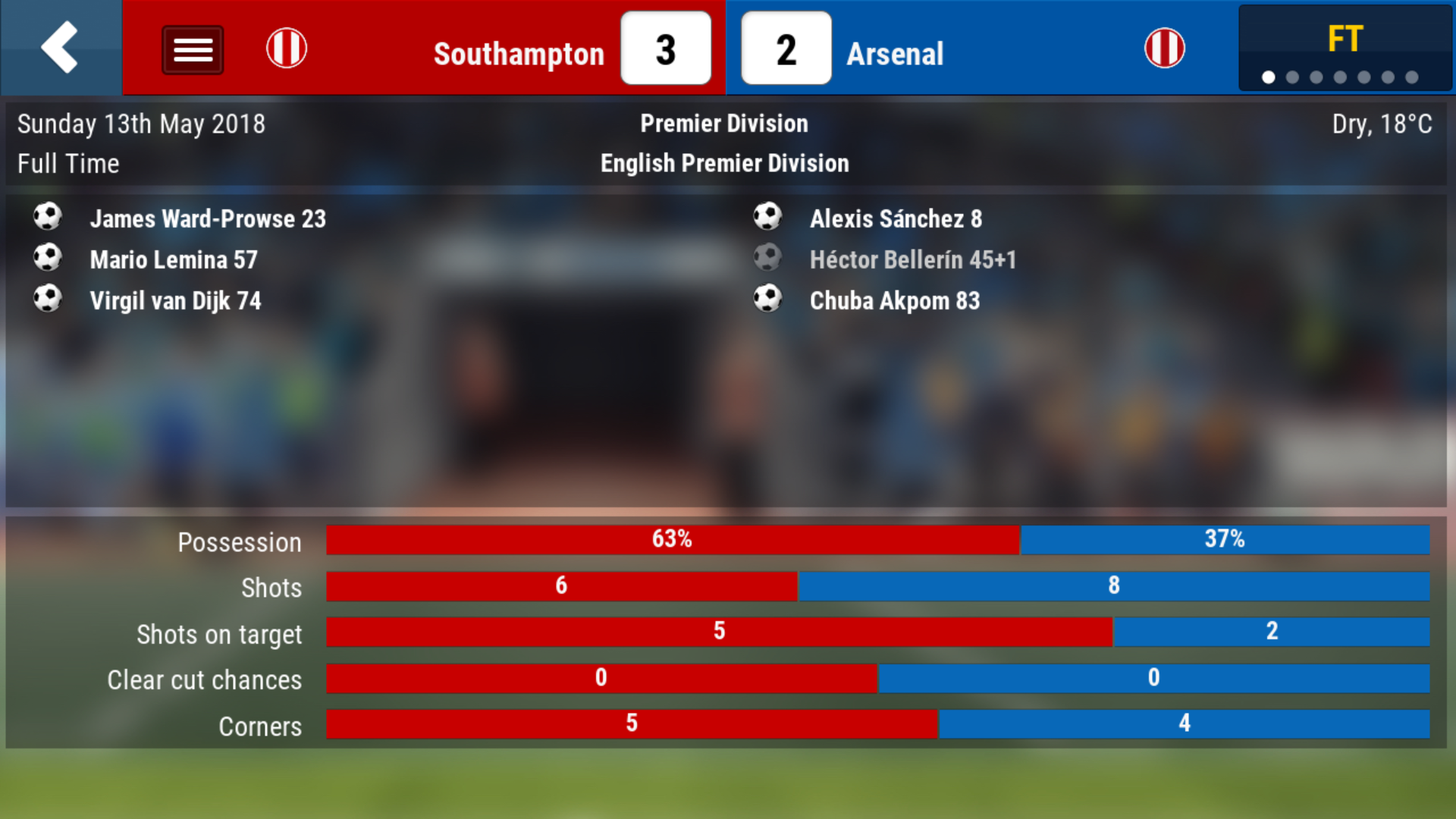Select the Arsenal team name
The width and height of the screenshot is (1456, 819).
click(x=895, y=54)
